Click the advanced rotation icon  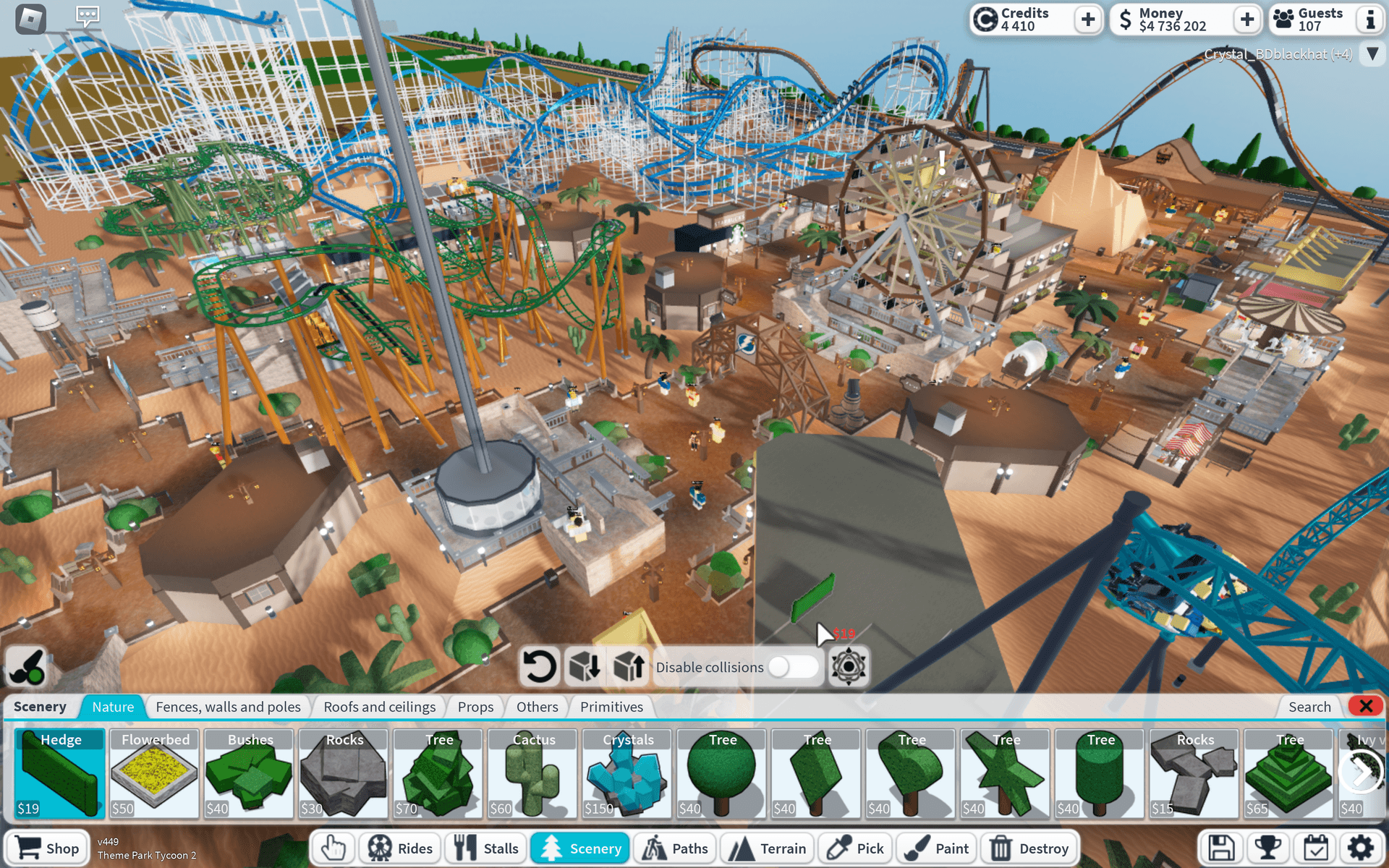point(847,666)
